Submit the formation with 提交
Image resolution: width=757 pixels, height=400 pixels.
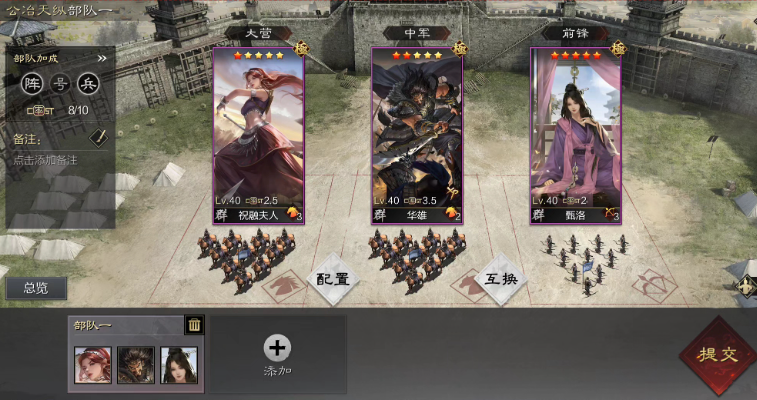tap(716, 355)
